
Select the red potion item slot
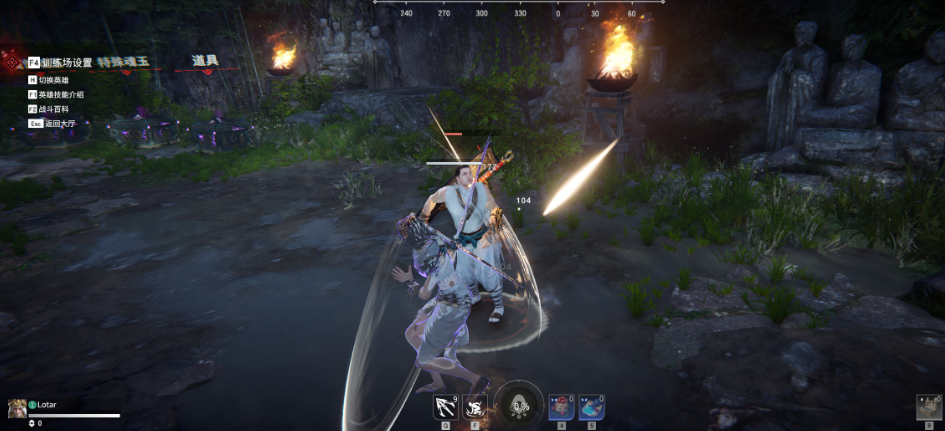561,406
